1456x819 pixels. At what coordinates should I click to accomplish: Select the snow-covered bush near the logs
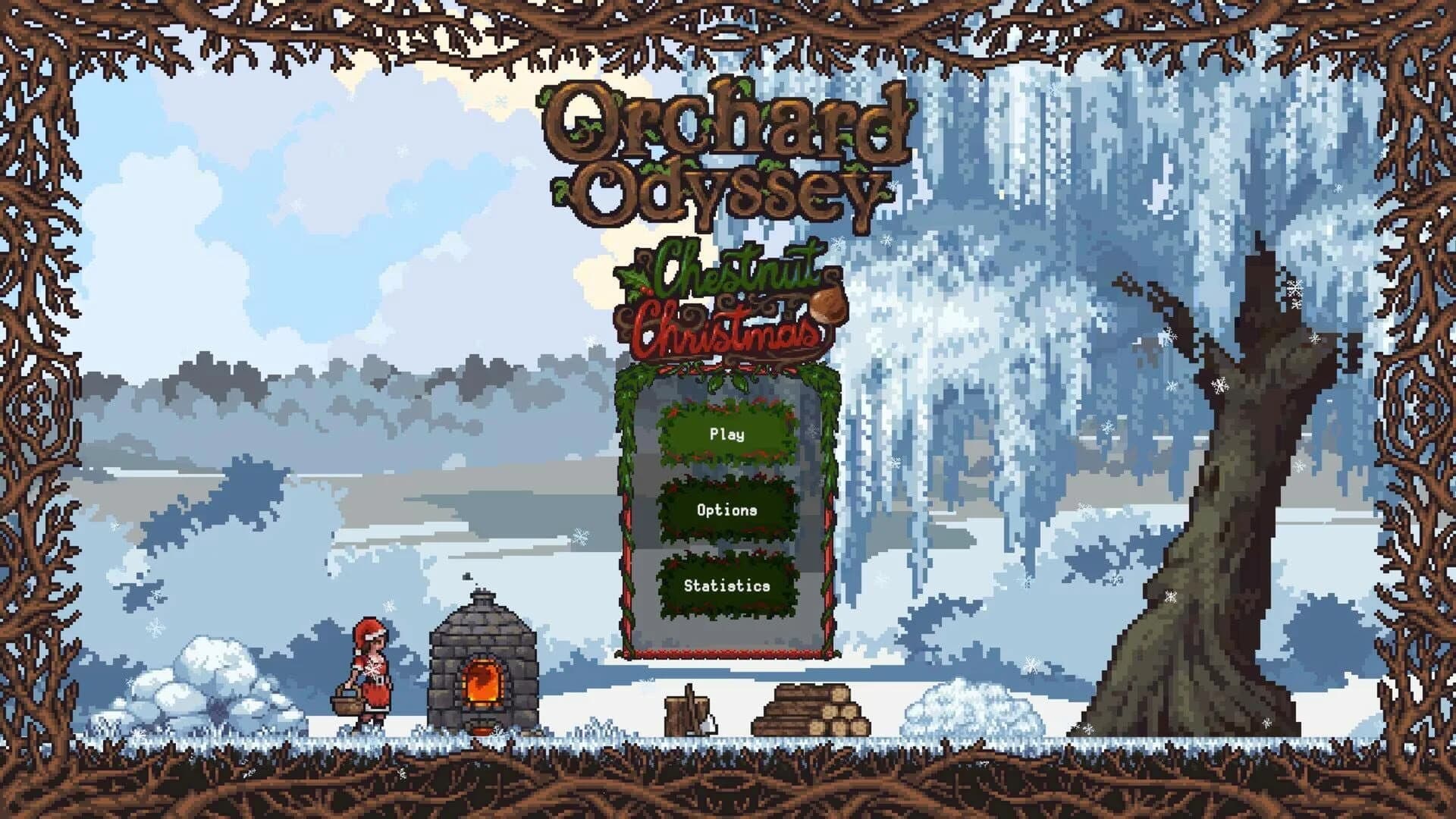963,709
